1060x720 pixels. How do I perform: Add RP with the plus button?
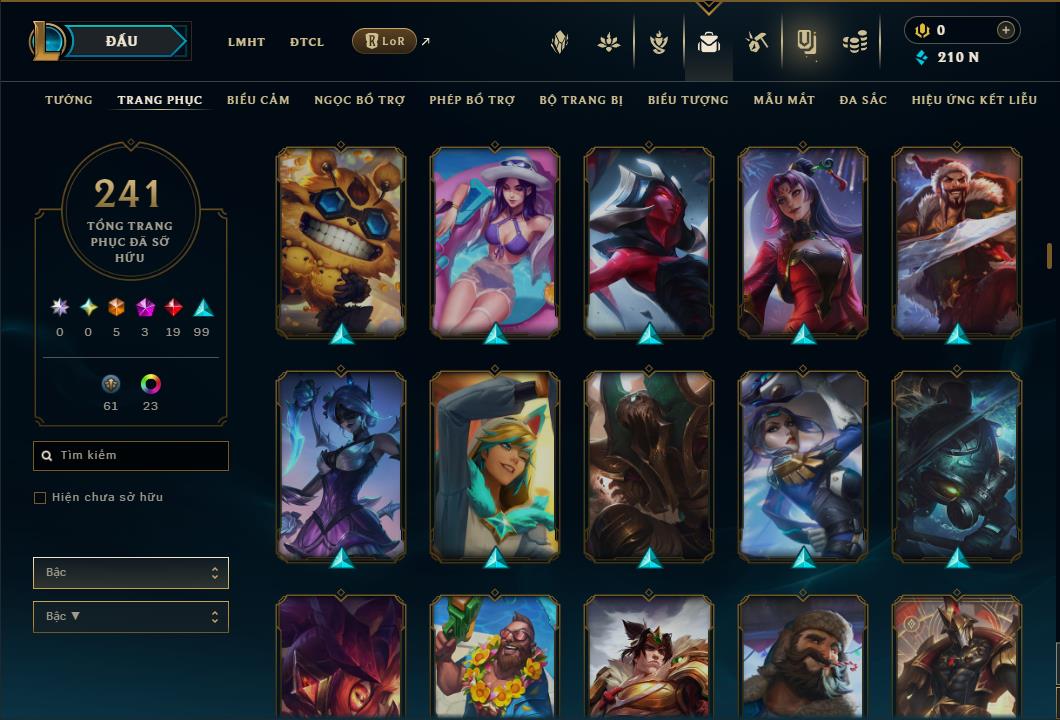(1006, 30)
